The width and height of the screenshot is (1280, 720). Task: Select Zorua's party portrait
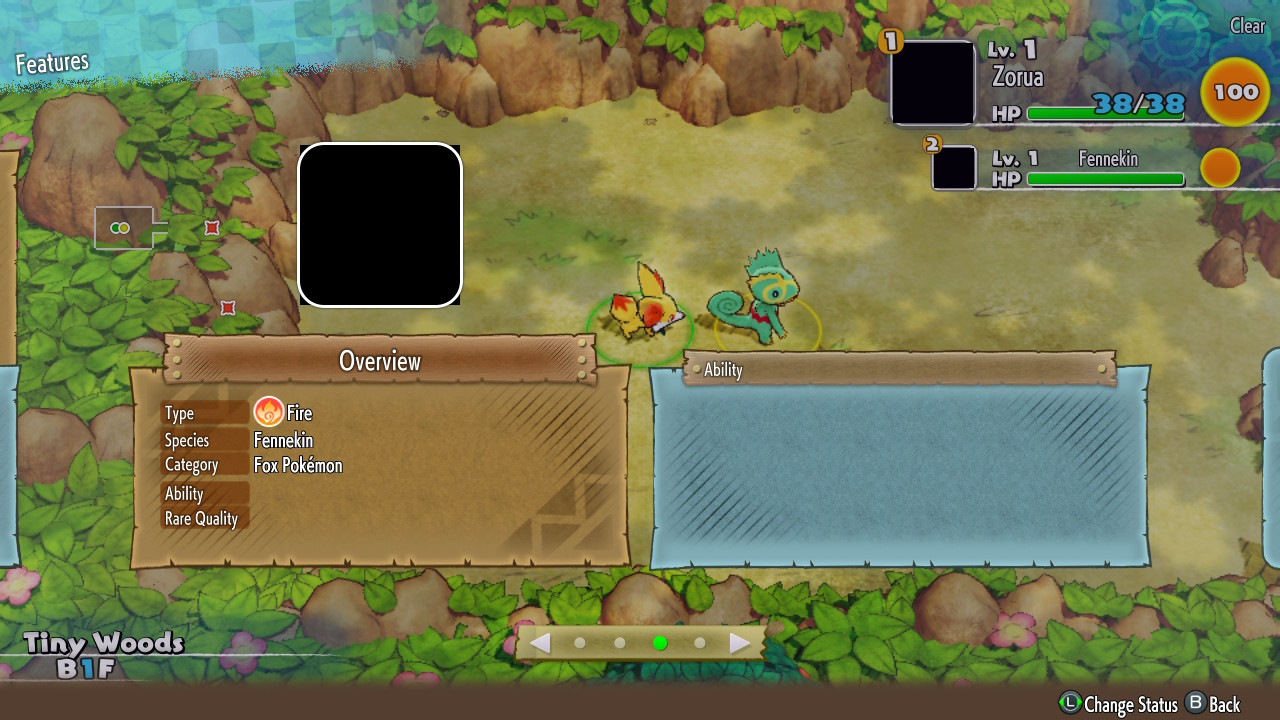pyautogui.click(x=932, y=83)
